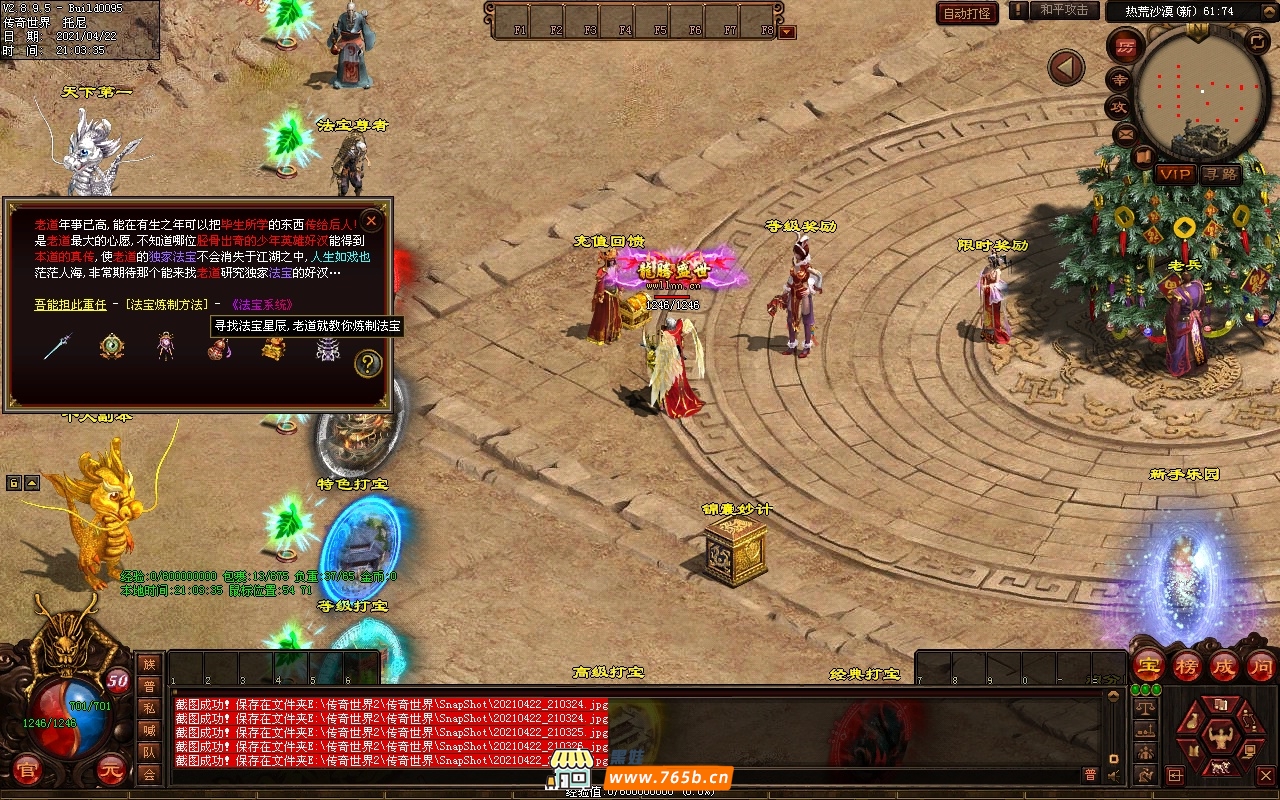Collapse panel with the round left-arrow button

tap(1066, 68)
